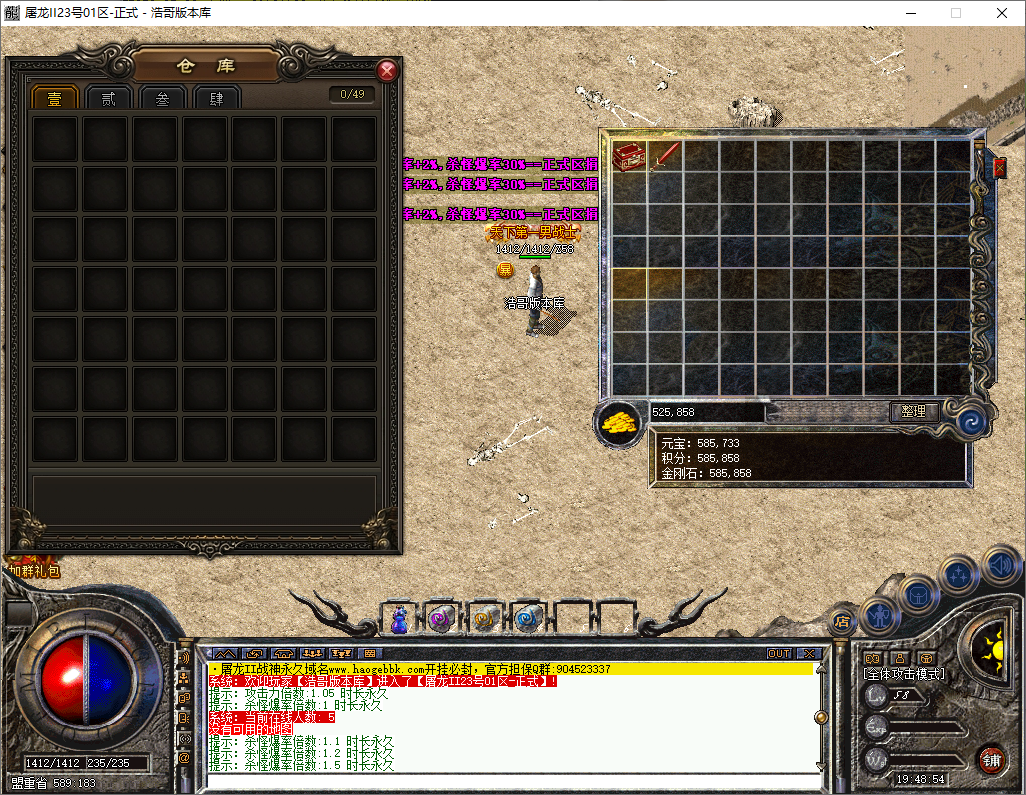Click the chat window OUT button
Image resolution: width=1026 pixels, height=795 pixels.
click(779, 653)
